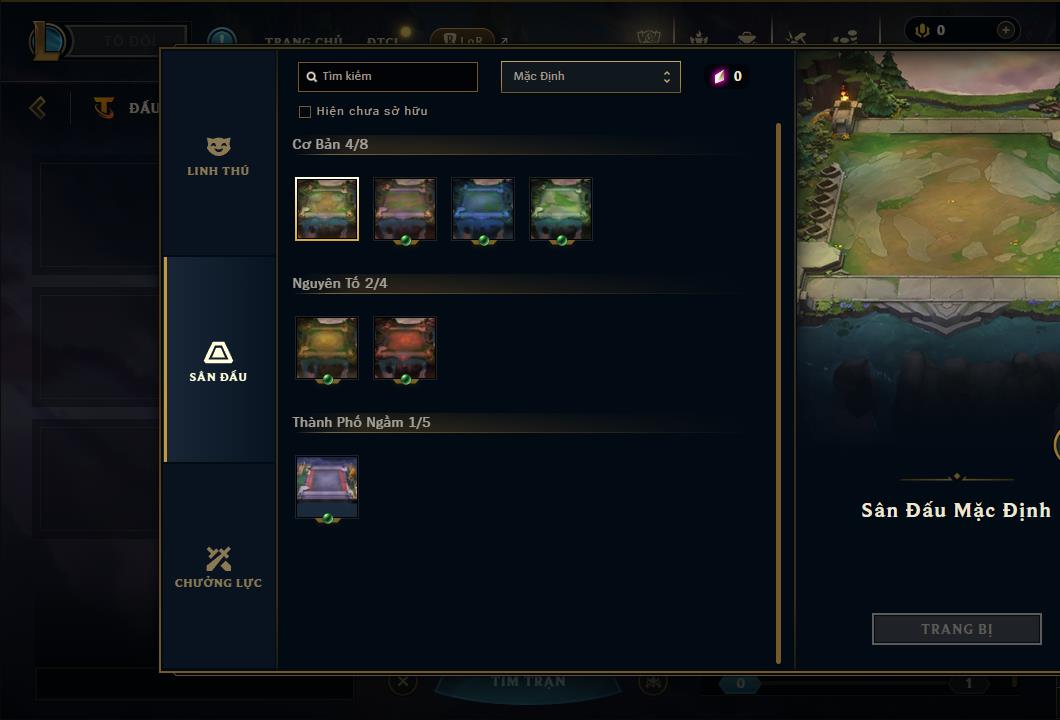Select the red Nguyên Tố arena
1060x720 pixels.
pyautogui.click(x=405, y=348)
